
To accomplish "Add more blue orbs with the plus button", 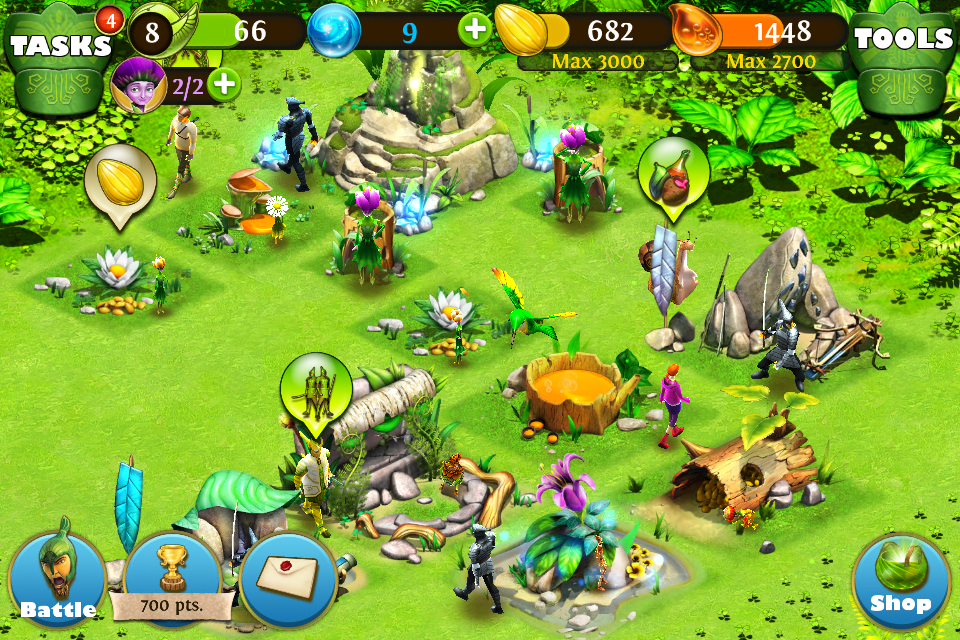I will click(476, 30).
